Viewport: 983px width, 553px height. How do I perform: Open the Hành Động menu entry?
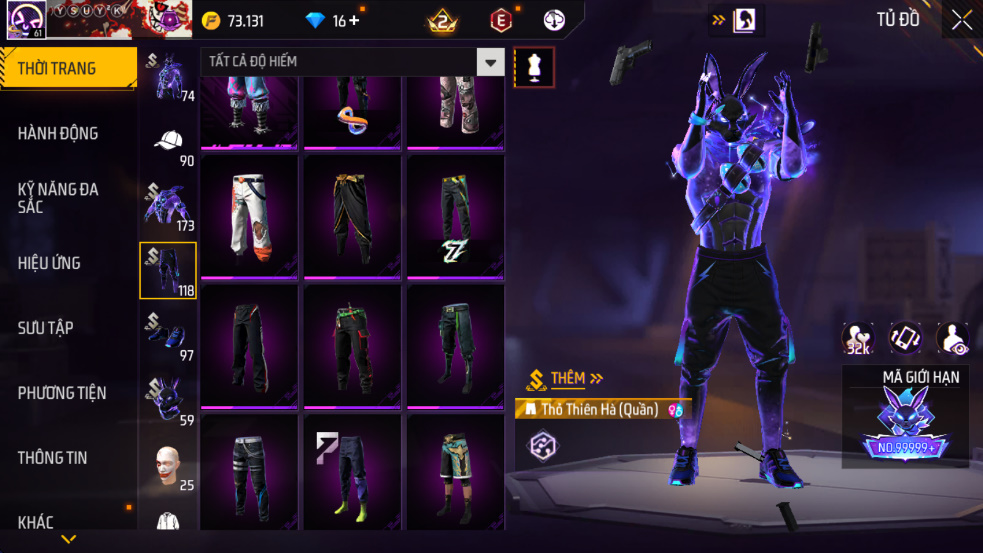coord(58,133)
